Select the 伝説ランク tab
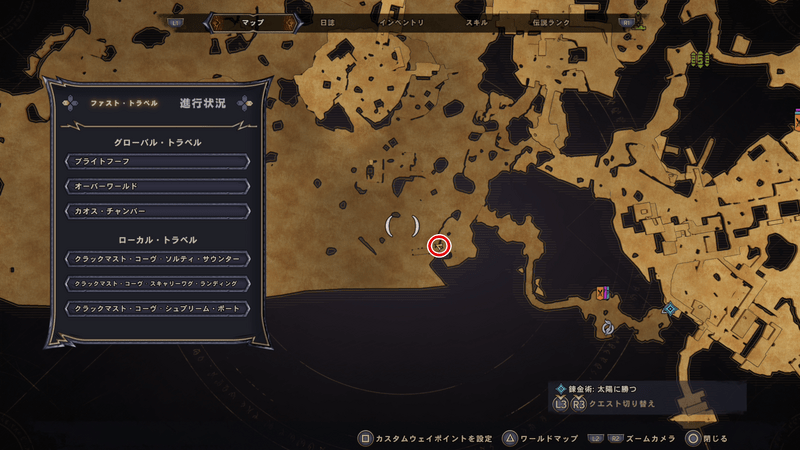Viewport: 800px width, 450px height. click(x=553, y=21)
